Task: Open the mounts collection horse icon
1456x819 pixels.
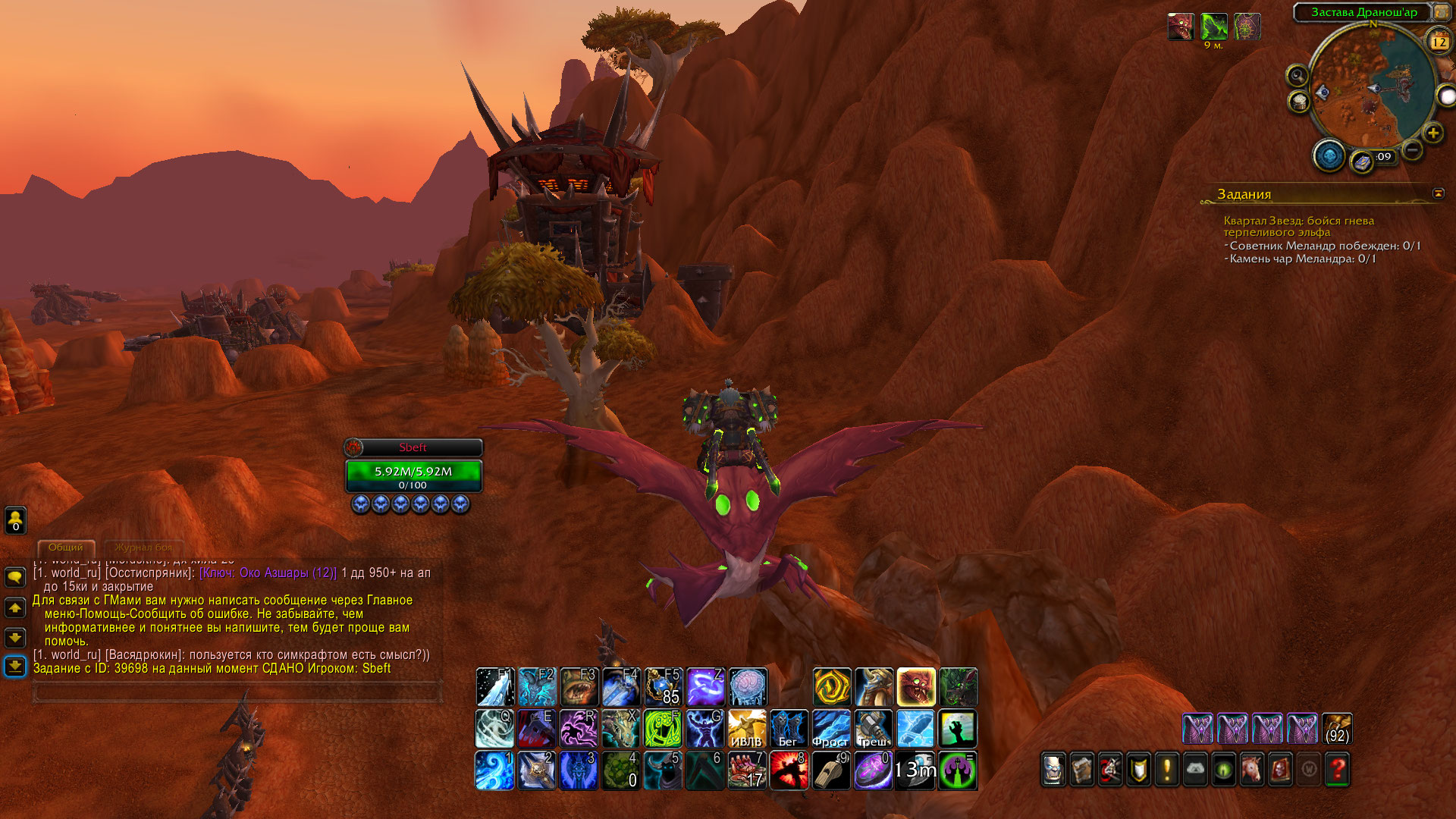Action: tap(1252, 770)
